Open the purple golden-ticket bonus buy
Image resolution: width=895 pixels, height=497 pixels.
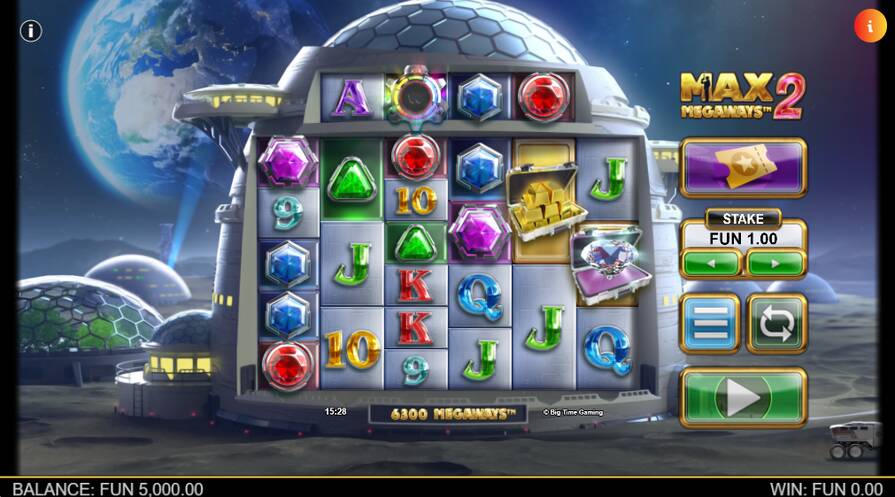(x=743, y=167)
